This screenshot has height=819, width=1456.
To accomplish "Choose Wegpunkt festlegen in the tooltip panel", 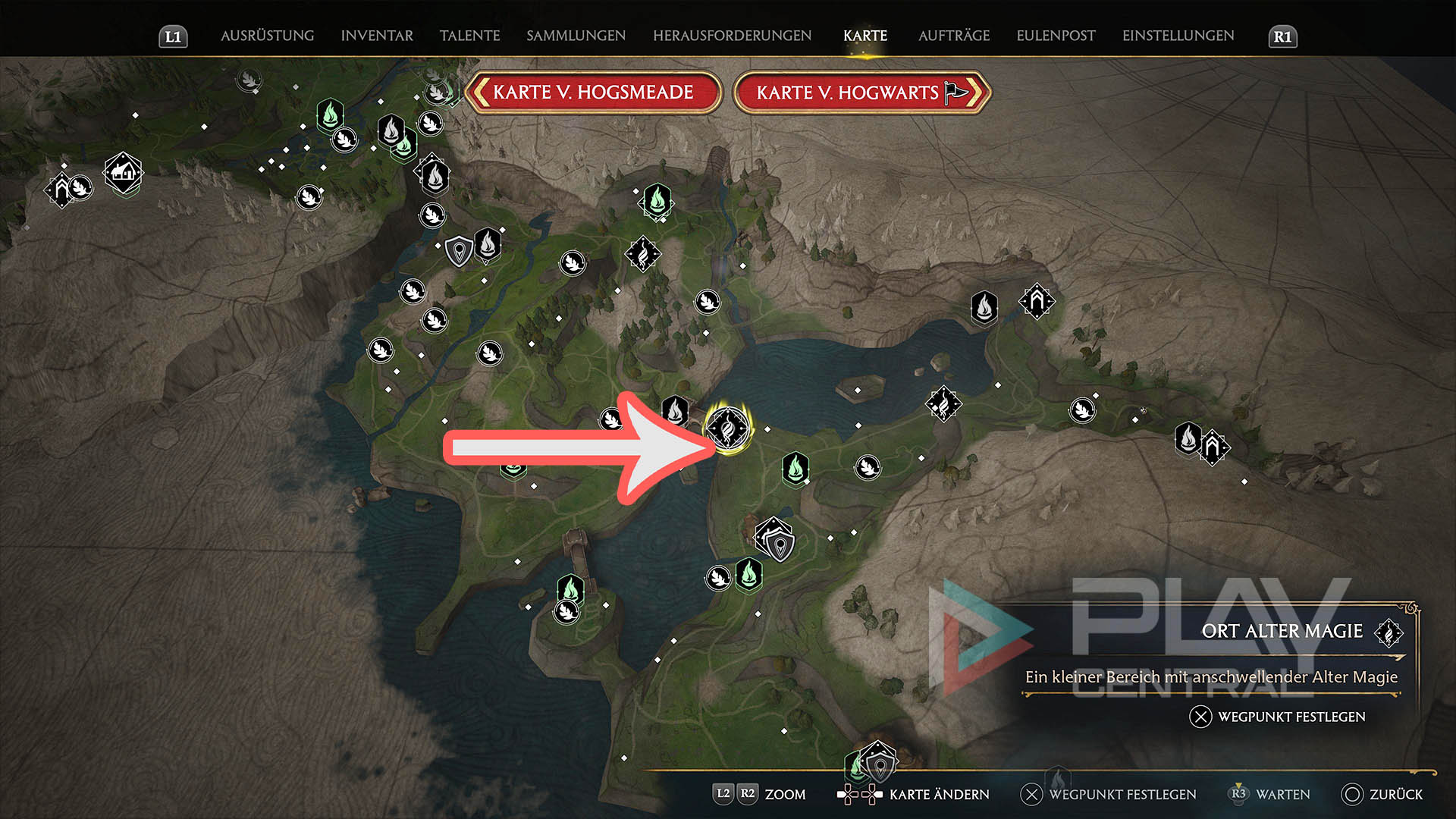I will (x=1278, y=717).
